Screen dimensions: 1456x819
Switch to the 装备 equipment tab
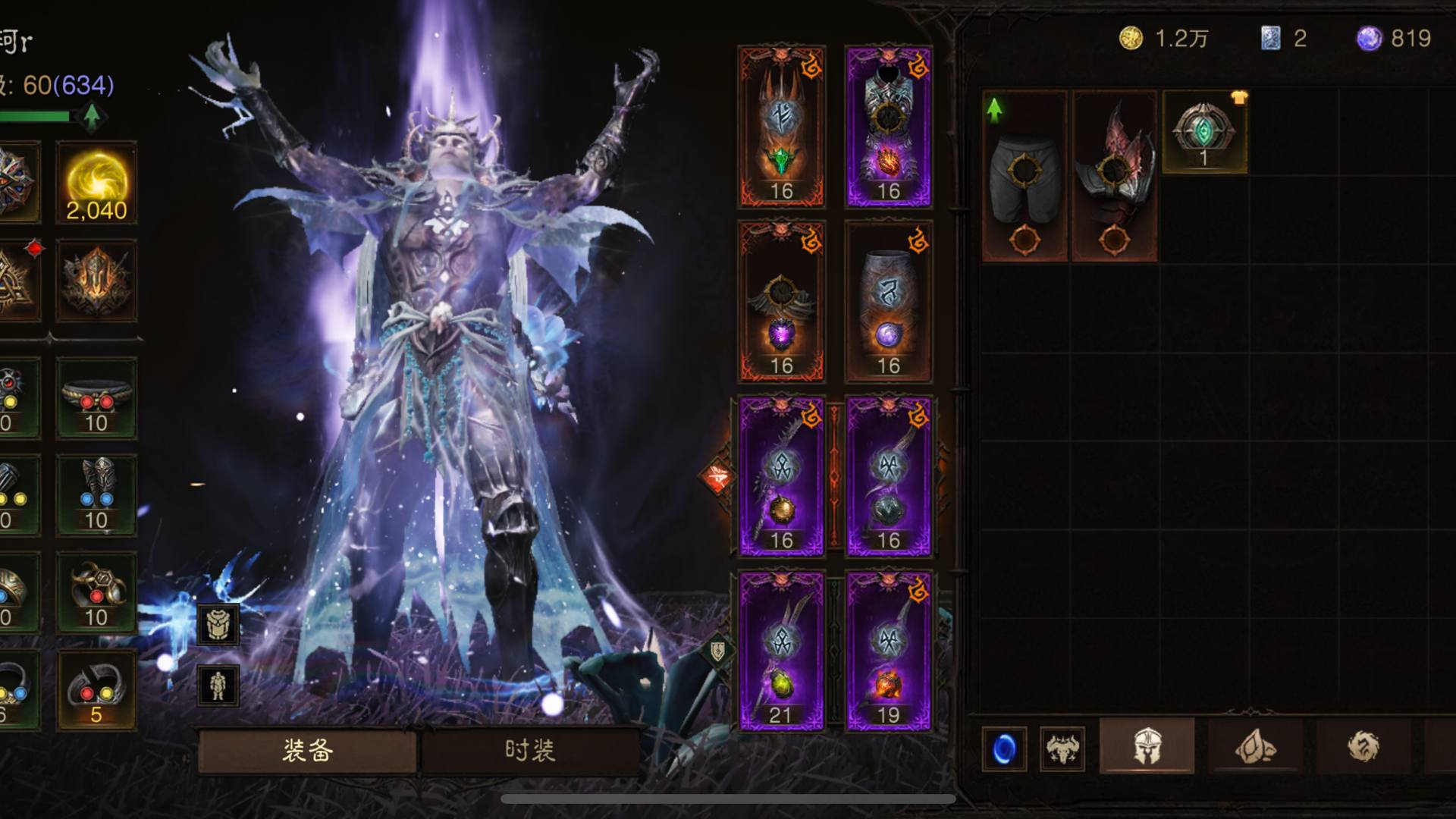click(307, 751)
